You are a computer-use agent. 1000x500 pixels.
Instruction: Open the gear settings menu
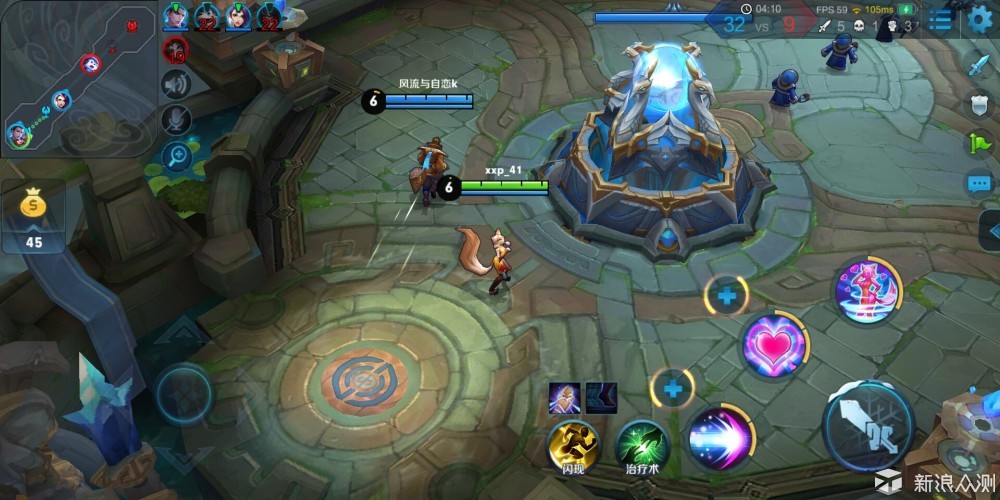tap(979, 20)
